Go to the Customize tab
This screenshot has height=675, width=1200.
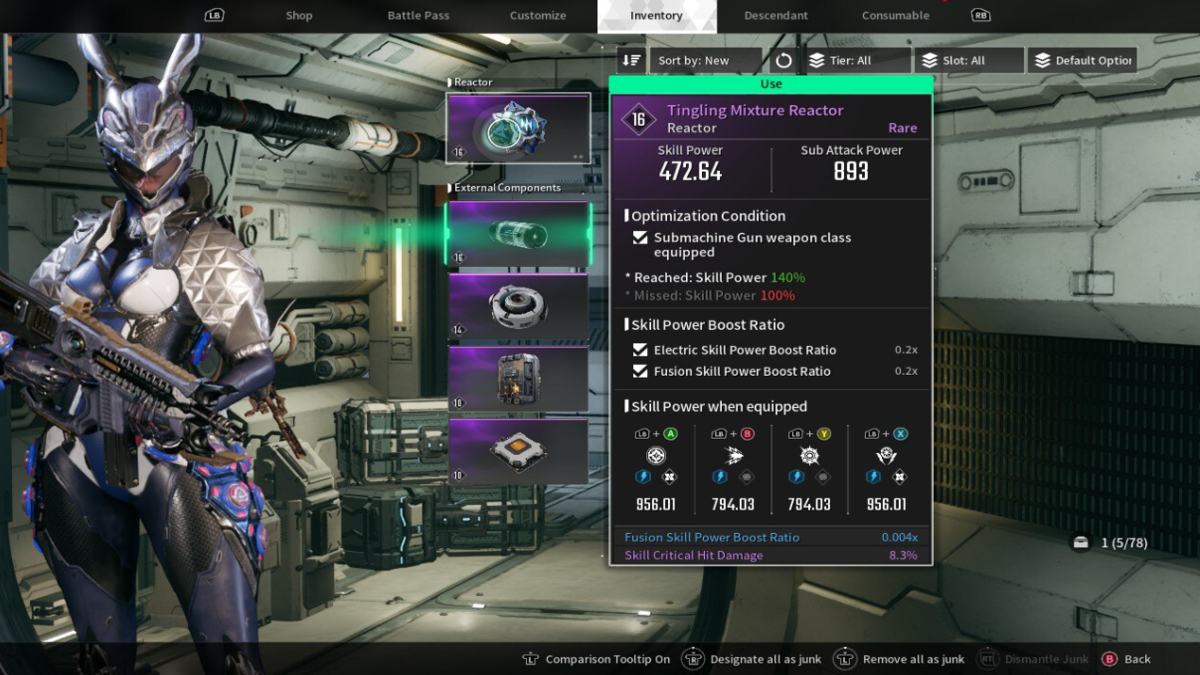point(538,16)
